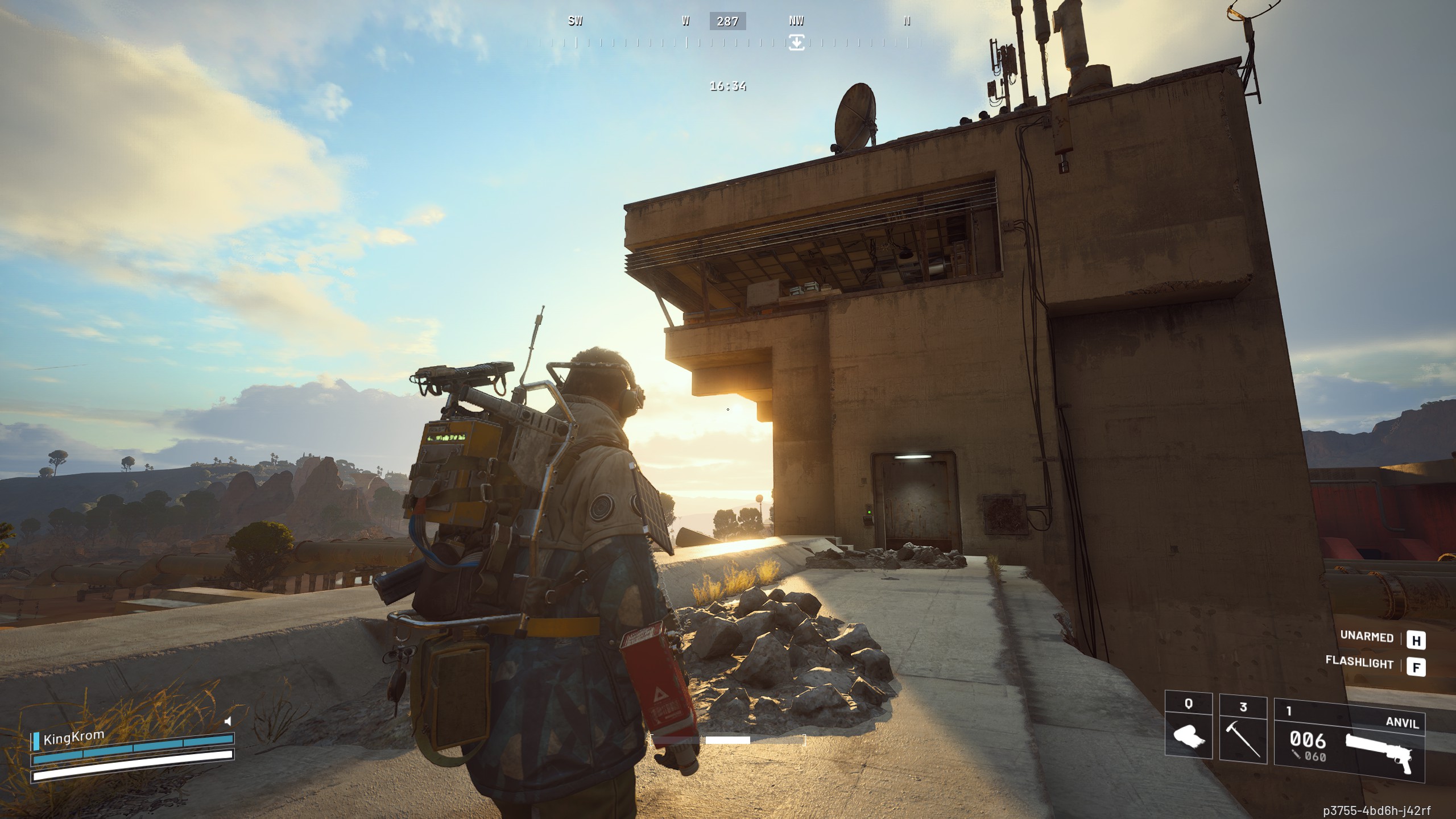Select the SW marker on the compass bar
The width and height of the screenshot is (1456, 819).
pyautogui.click(x=575, y=22)
